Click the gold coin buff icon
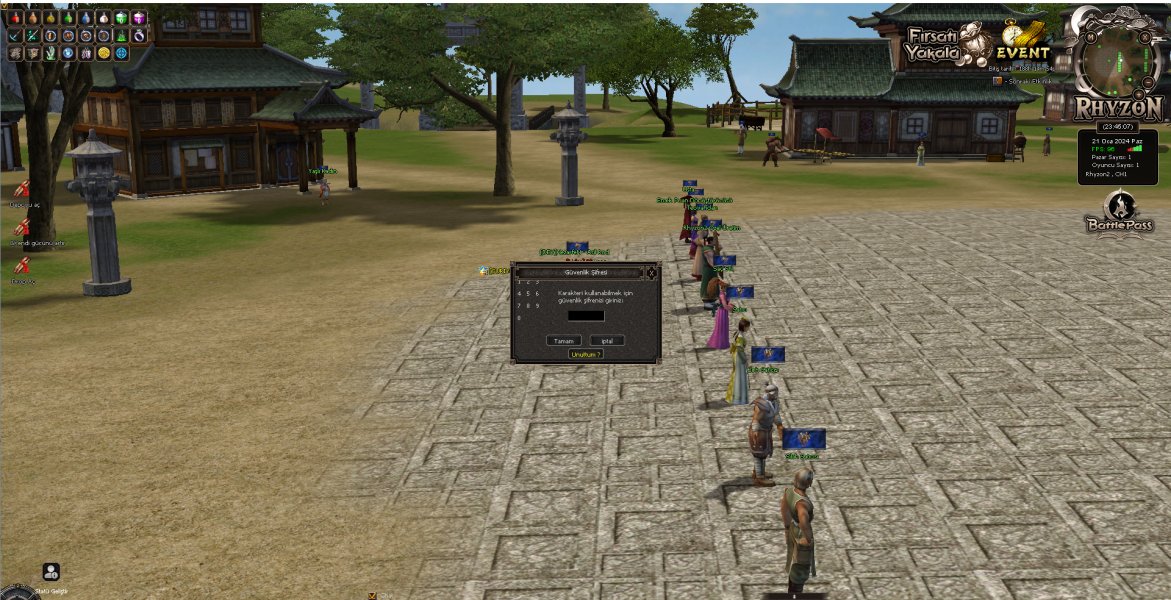 coord(104,53)
